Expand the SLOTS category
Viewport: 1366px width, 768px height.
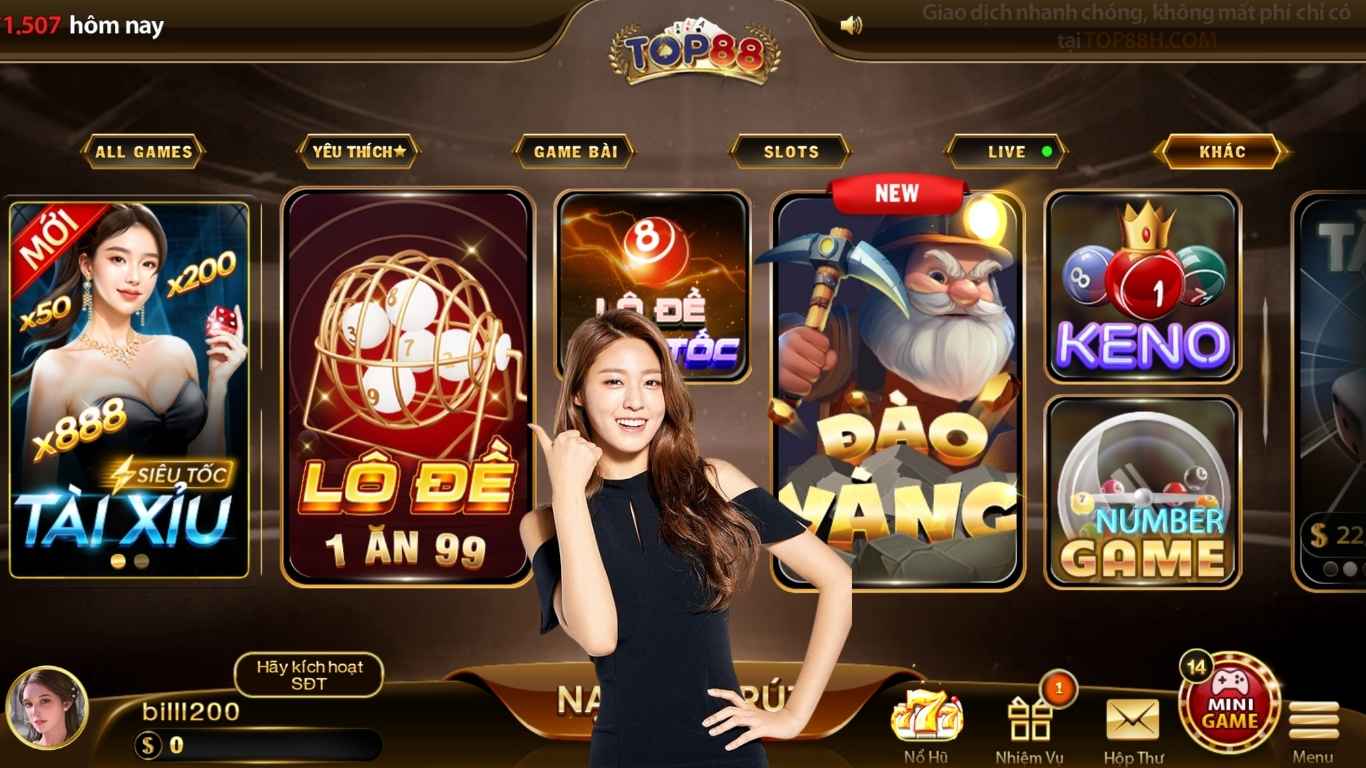[x=791, y=151]
